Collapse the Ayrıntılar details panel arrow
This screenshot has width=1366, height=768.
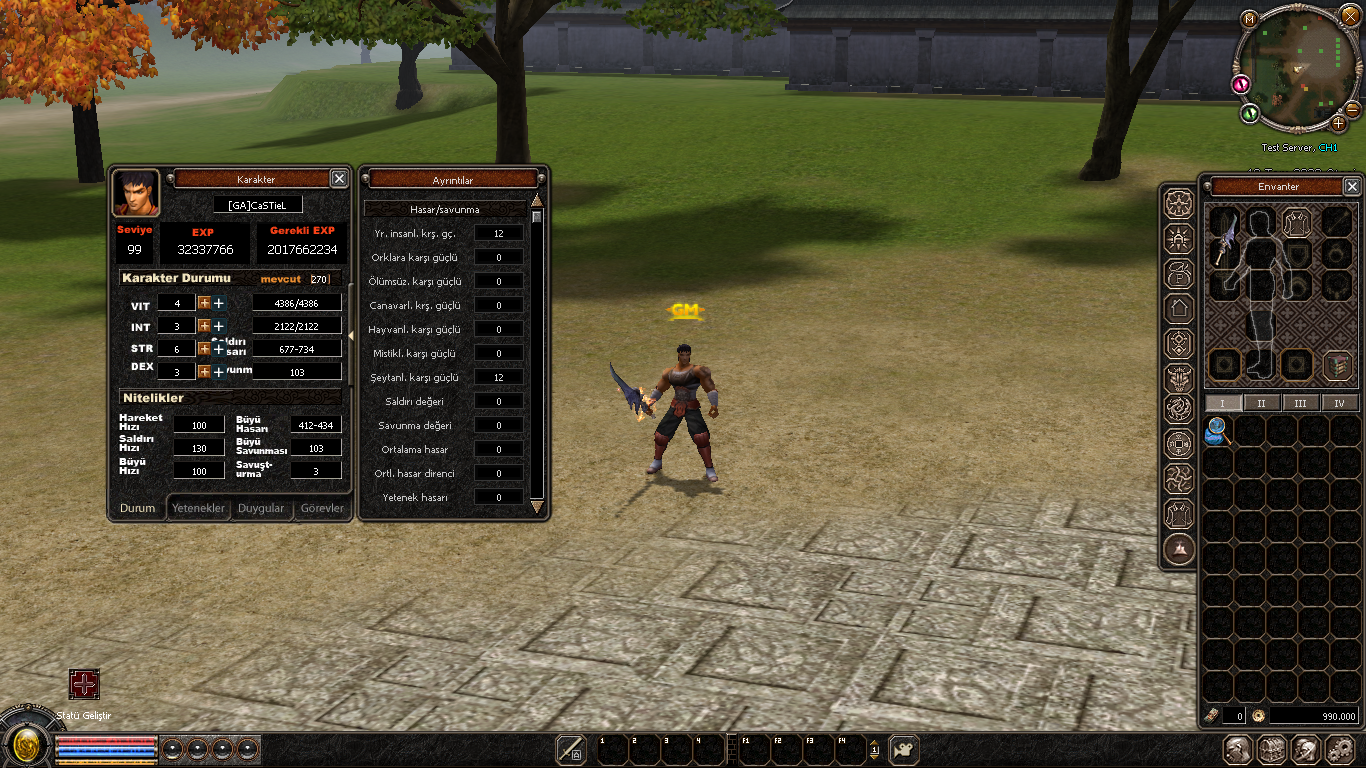pos(352,336)
